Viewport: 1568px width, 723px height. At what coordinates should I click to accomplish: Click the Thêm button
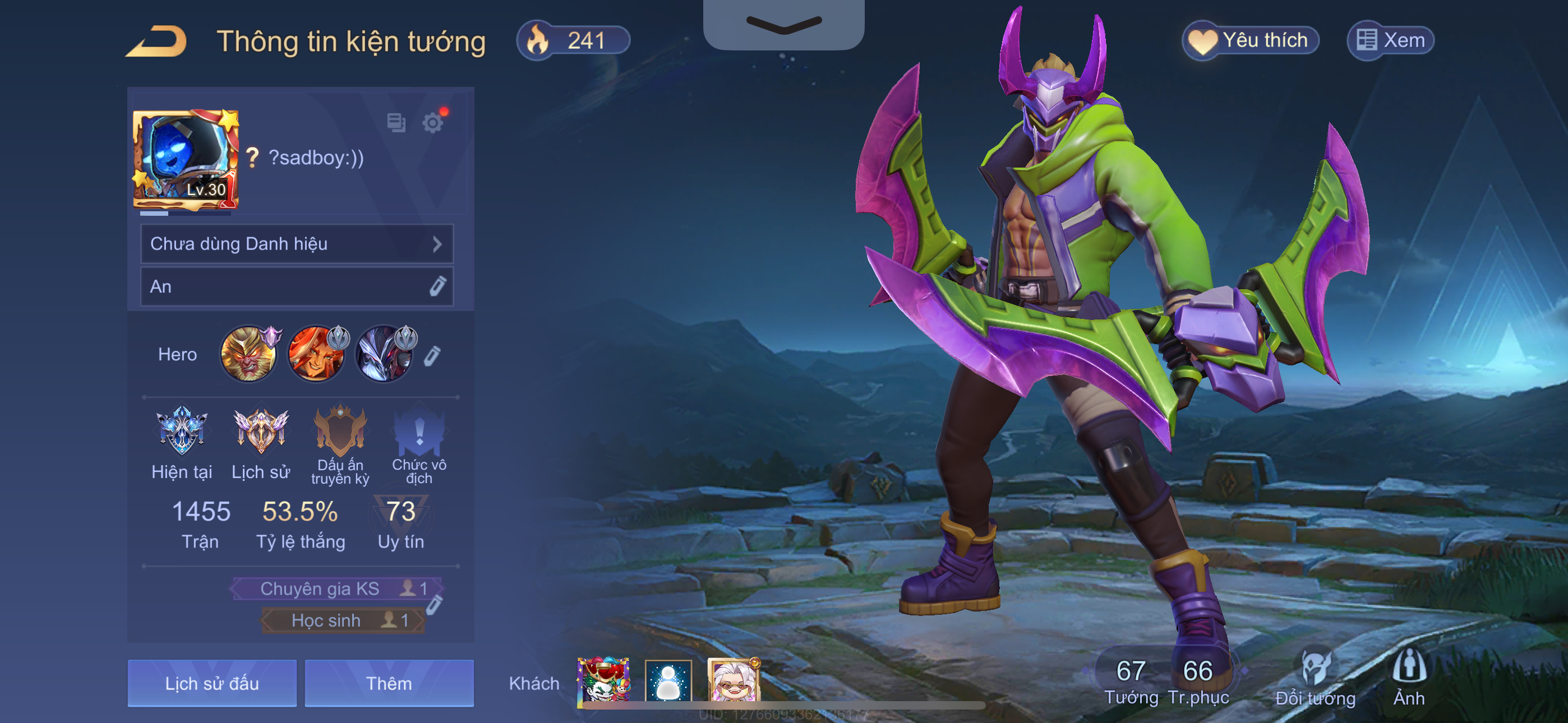(x=389, y=683)
